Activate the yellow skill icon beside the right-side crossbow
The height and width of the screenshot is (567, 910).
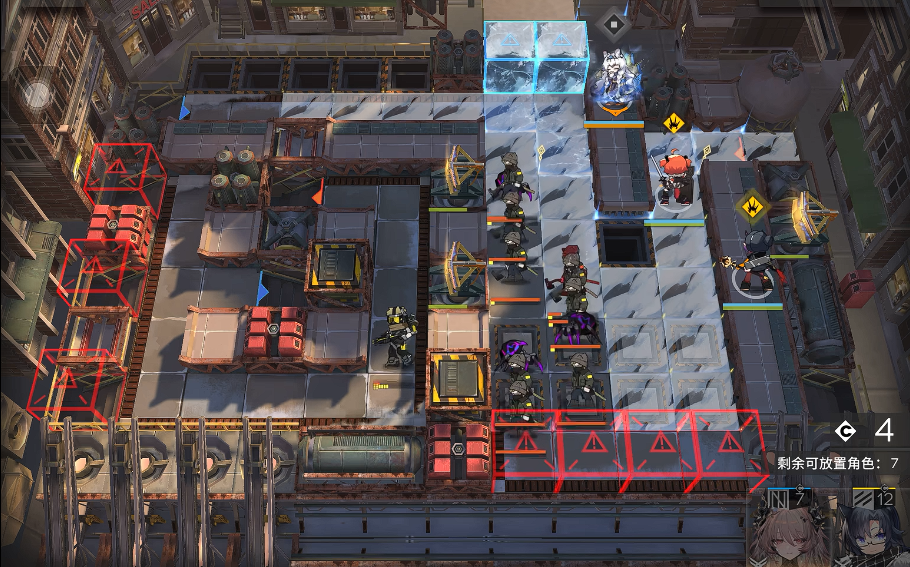[x=750, y=207]
